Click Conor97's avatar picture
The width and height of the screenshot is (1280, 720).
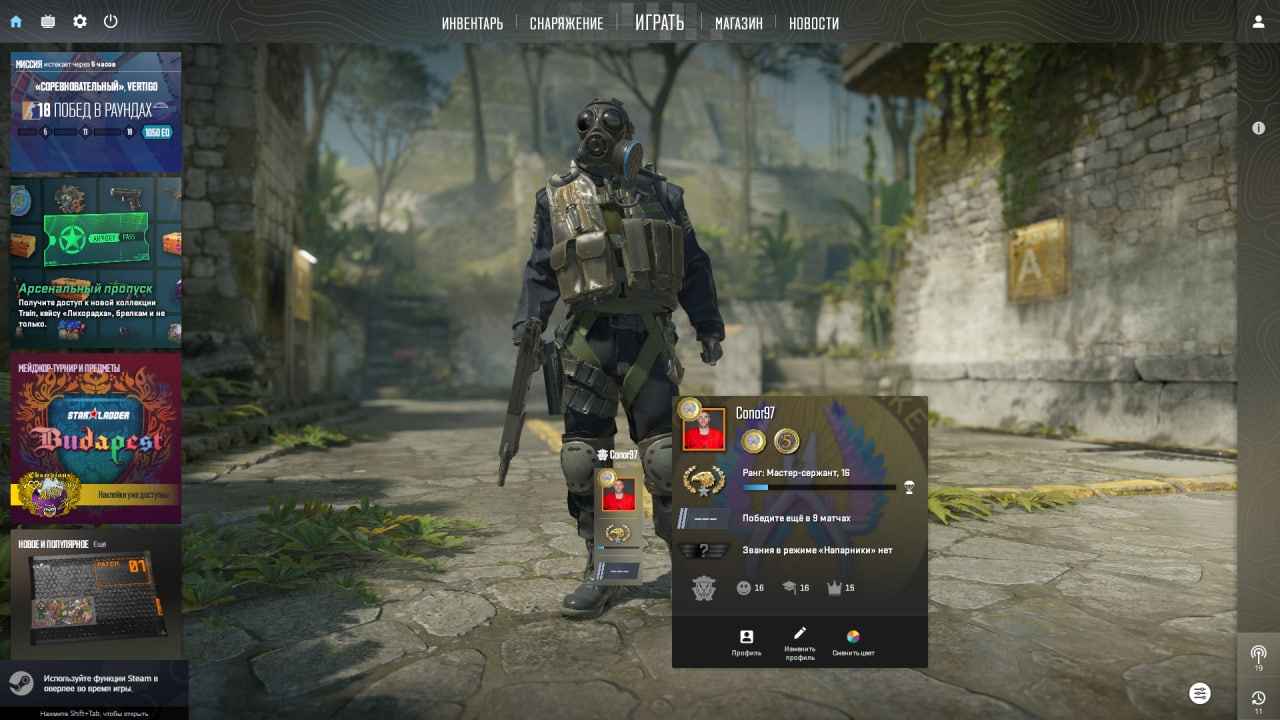point(703,428)
